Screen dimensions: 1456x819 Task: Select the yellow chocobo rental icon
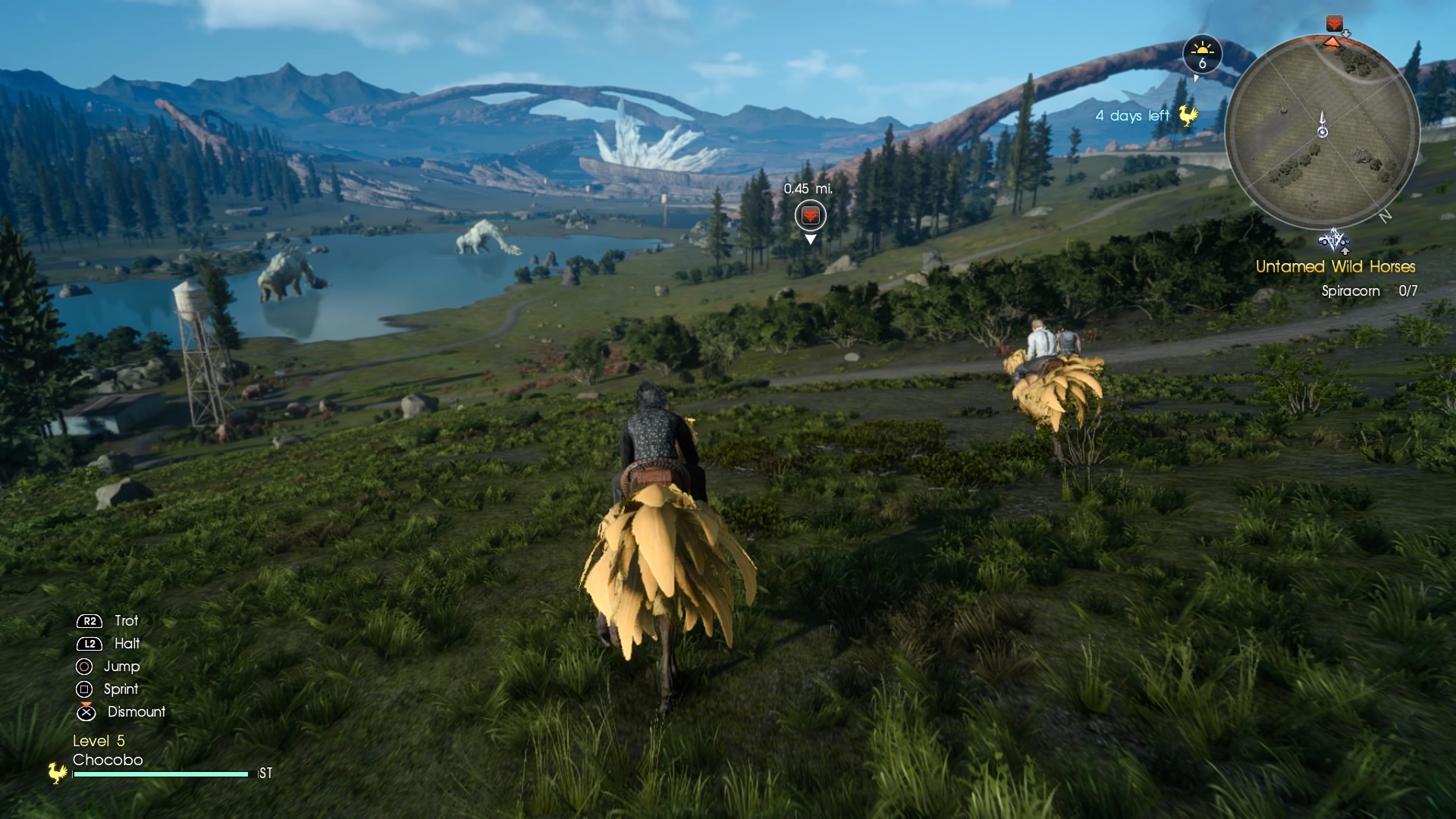coord(1188,115)
